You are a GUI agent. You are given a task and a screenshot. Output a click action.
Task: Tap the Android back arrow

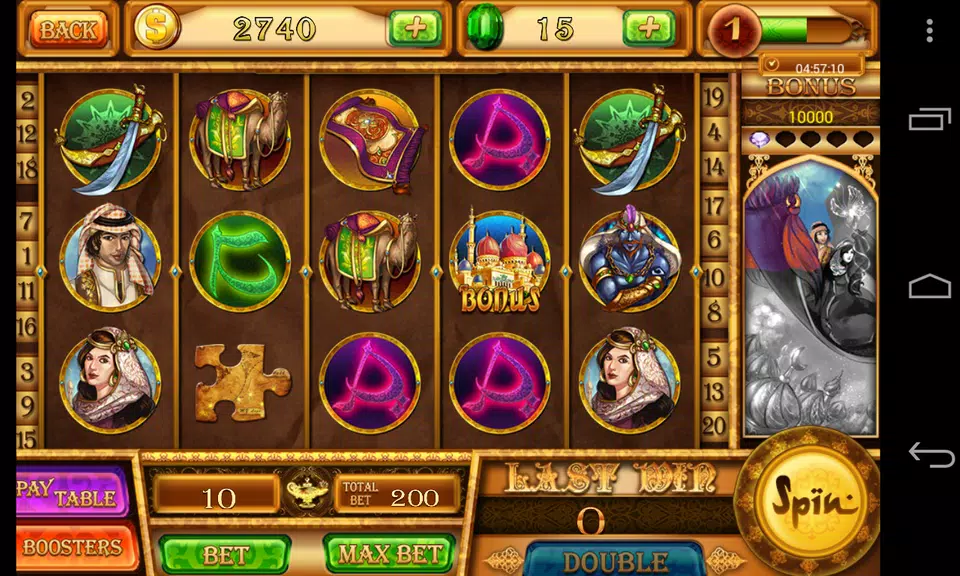coord(929,455)
